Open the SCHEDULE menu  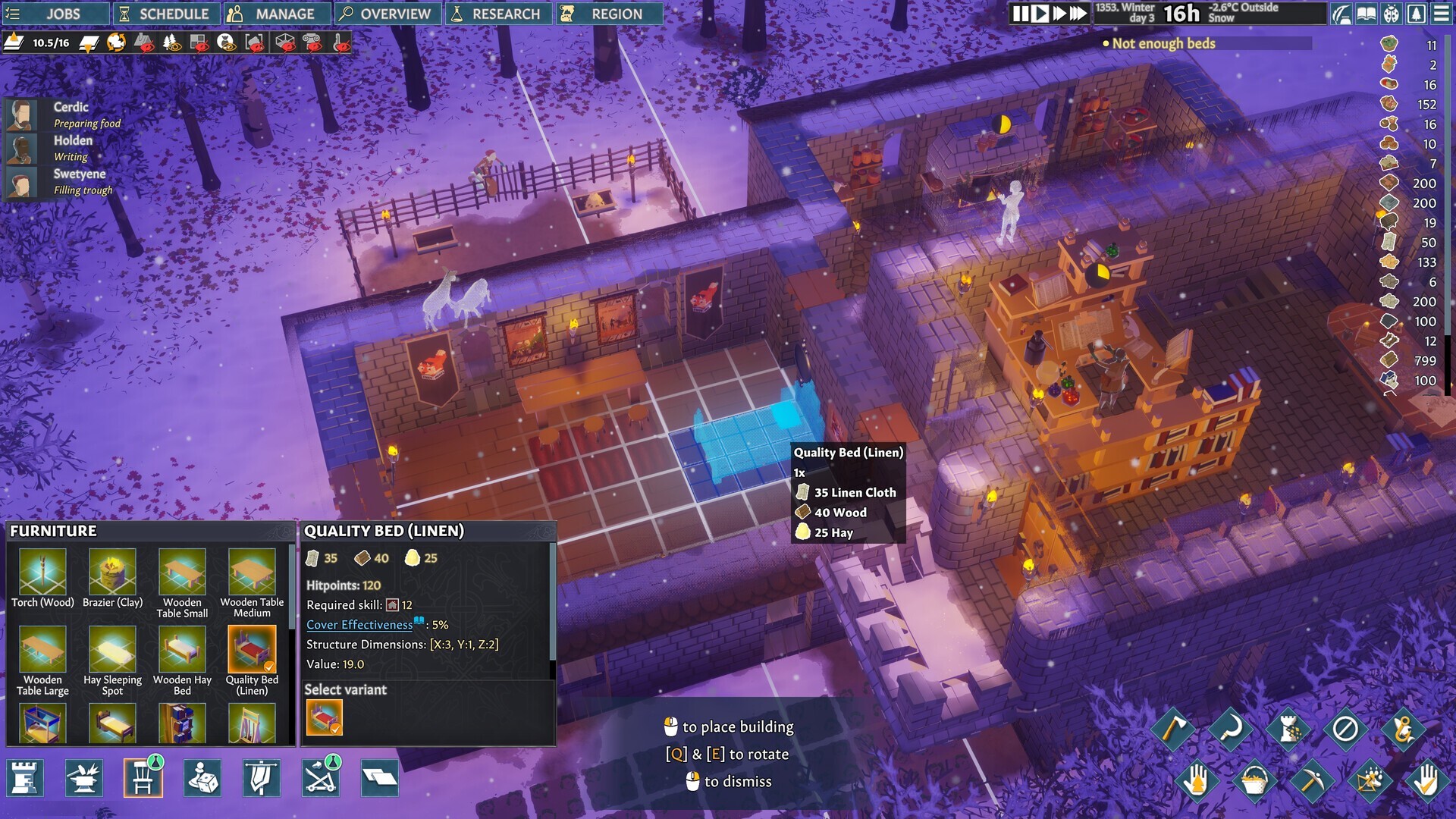(165, 13)
